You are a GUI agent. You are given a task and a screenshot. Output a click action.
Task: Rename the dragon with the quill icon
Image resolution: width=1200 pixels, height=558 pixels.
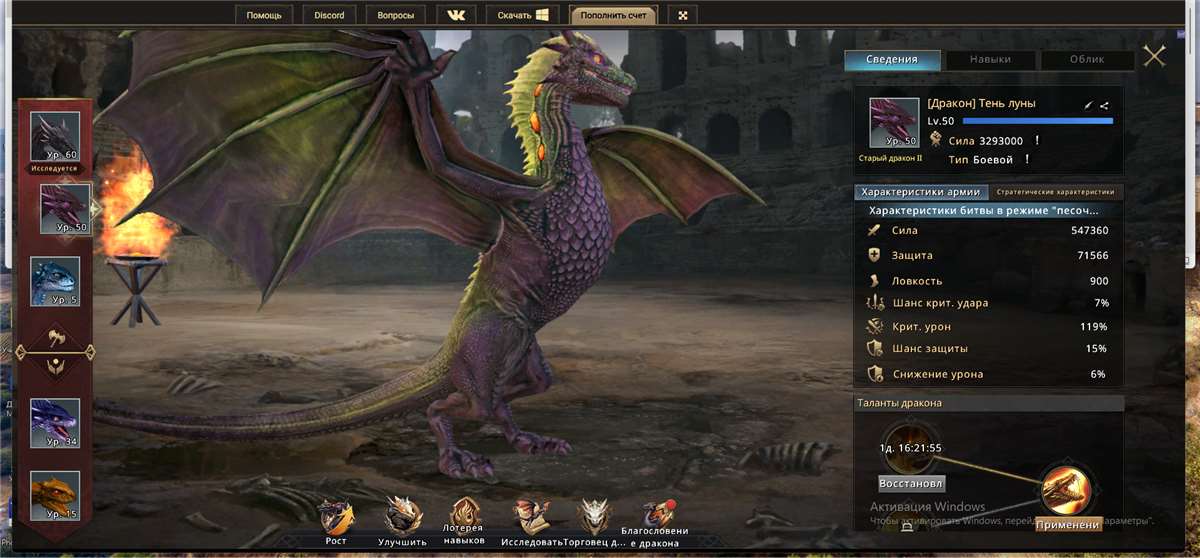[x=1089, y=104]
